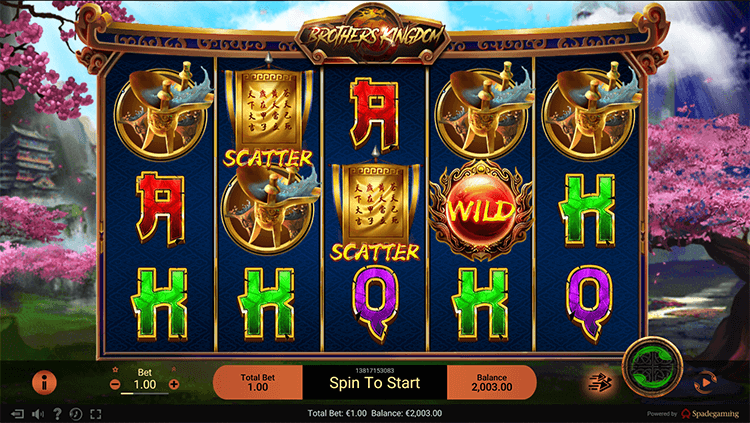Visit the Spadegaming logo link
The image size is (750, 423).
click(712, 414)
